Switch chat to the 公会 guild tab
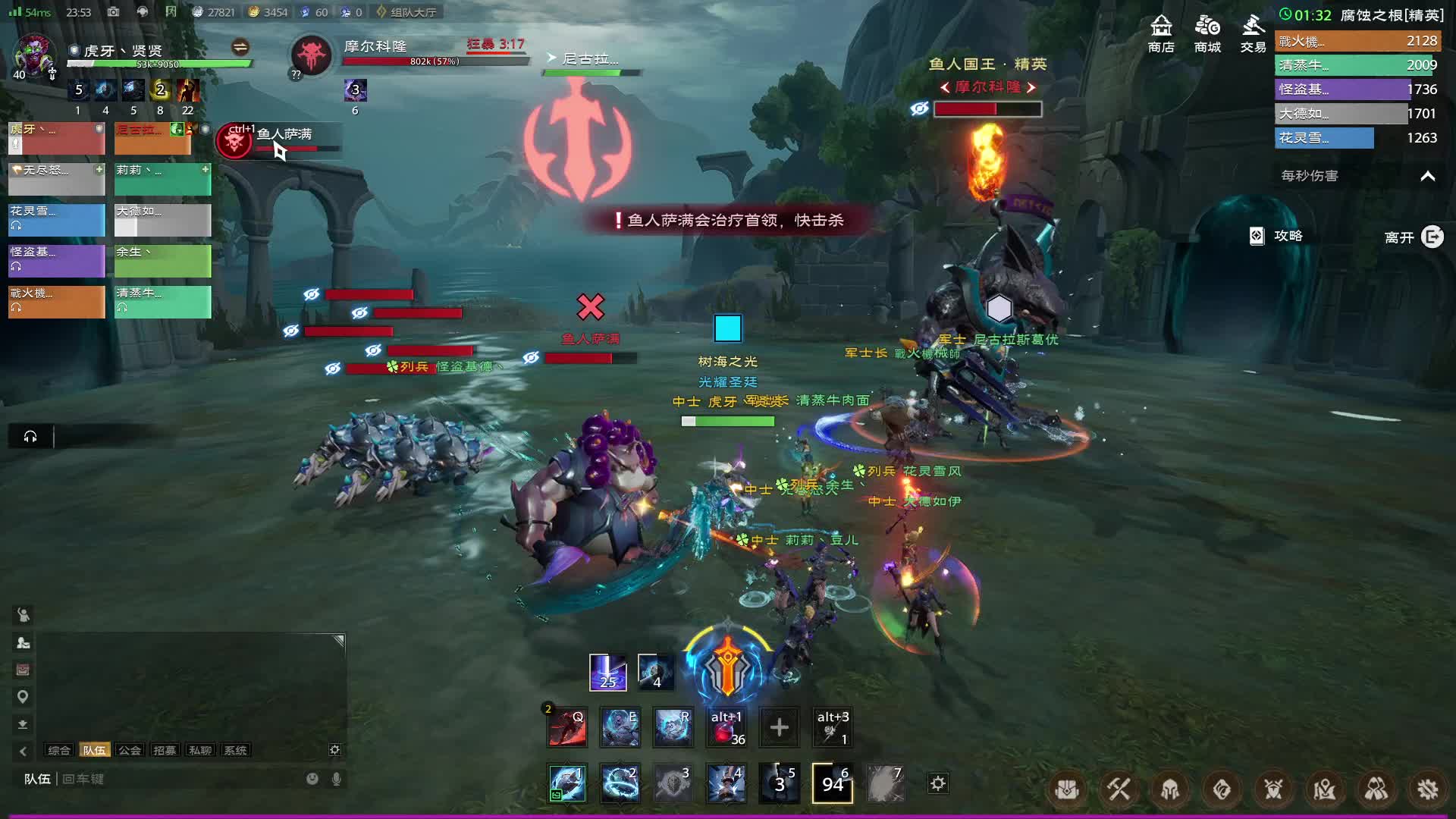 click(130, 750)
